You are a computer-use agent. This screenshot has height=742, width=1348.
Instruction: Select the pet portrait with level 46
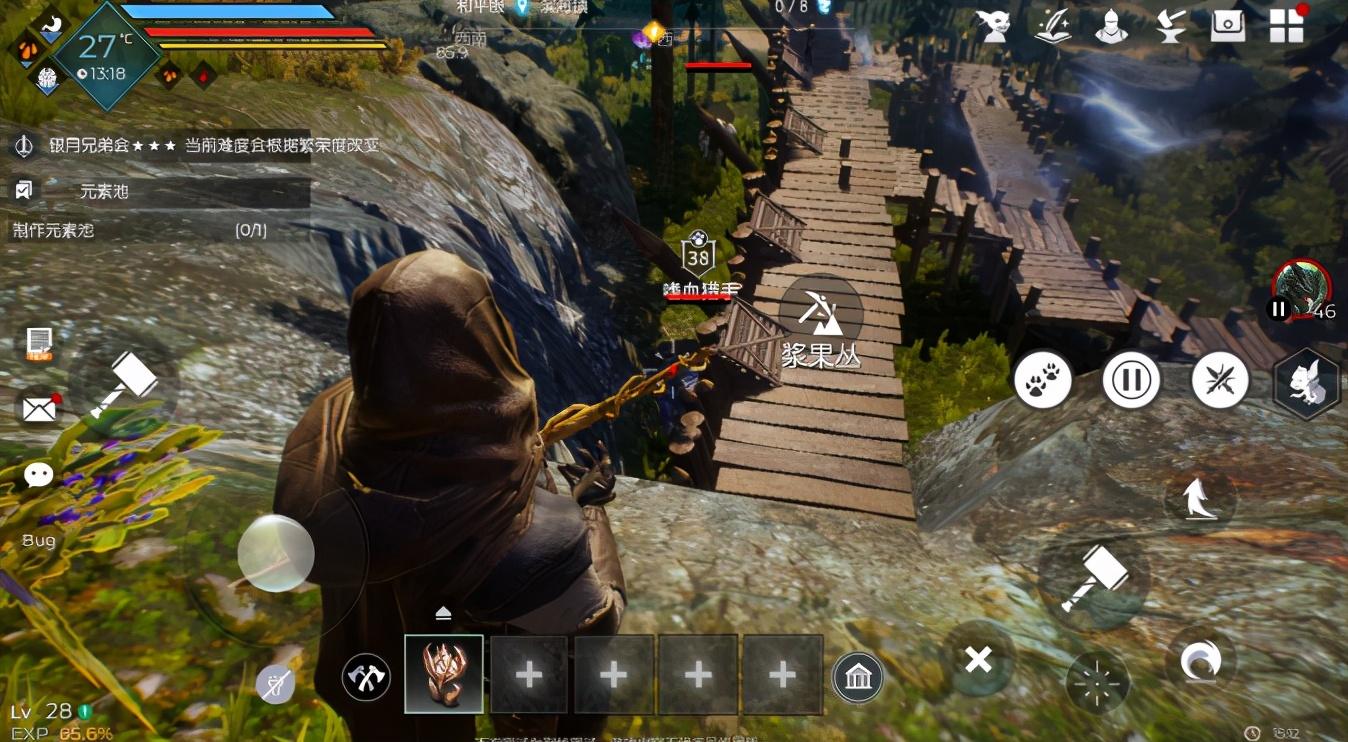click(1302, 290)
